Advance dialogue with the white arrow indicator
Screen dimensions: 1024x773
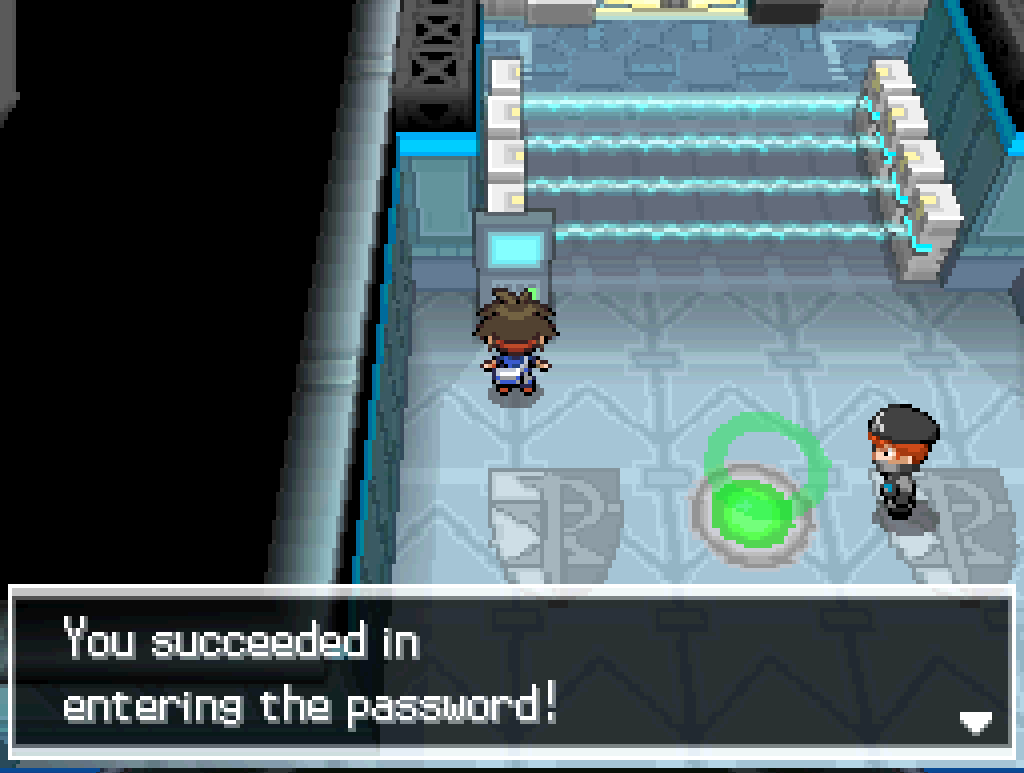(975, 721)
